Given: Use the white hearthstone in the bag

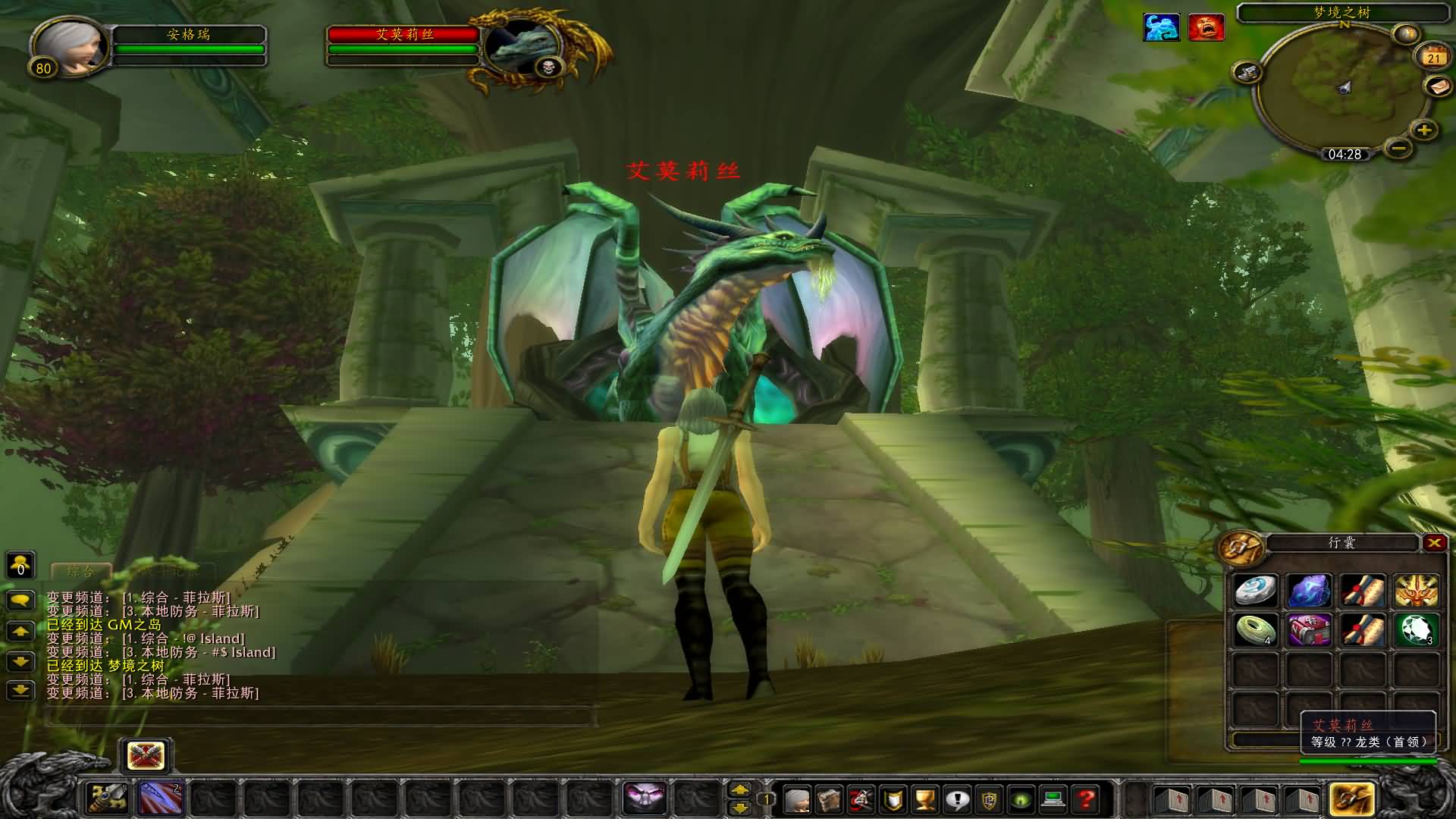Looking at the screenshot, I should (1255, 590).
